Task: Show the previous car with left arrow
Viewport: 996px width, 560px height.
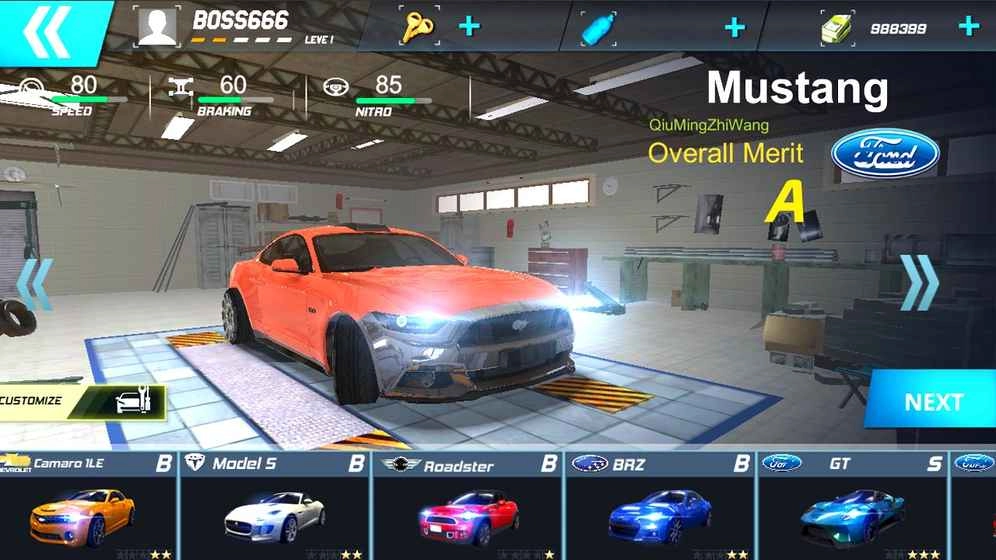Action: (35, 284)
